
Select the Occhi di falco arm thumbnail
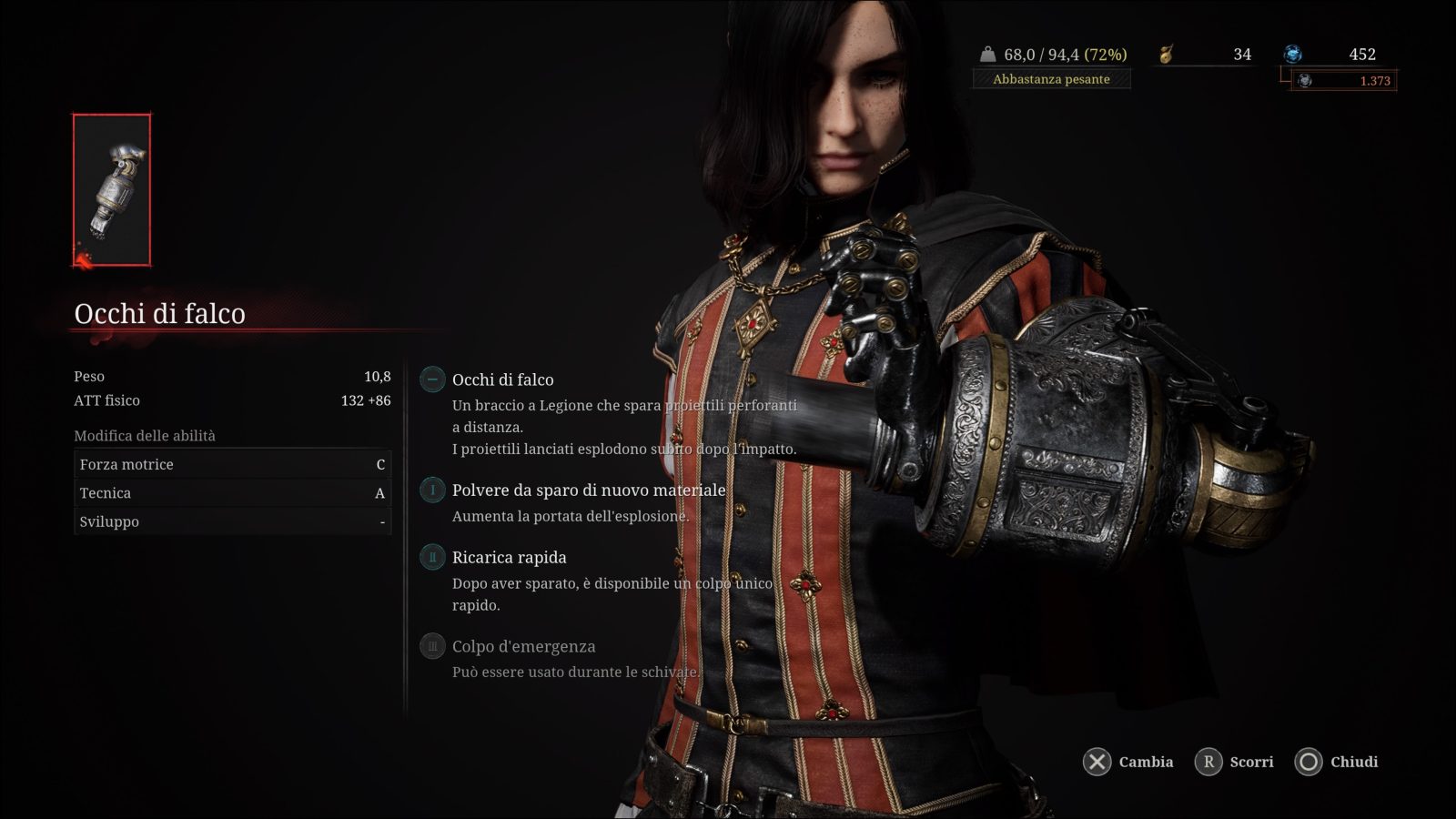pos(112,190)
